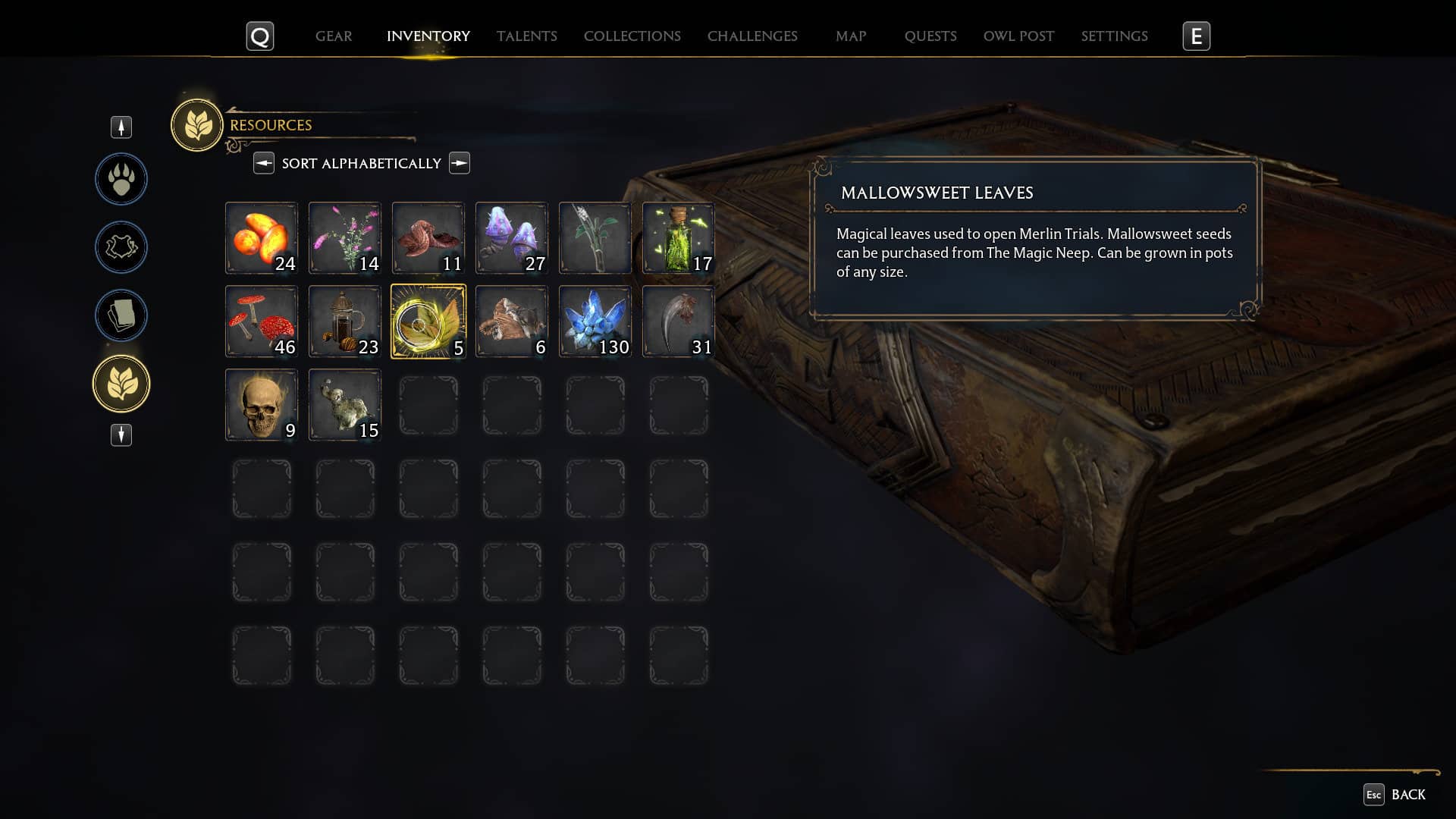This screenshot has width=1456, height=819.
Task: Choose the blue crystal cluster stack of 130
Action: tap(595, 322)
